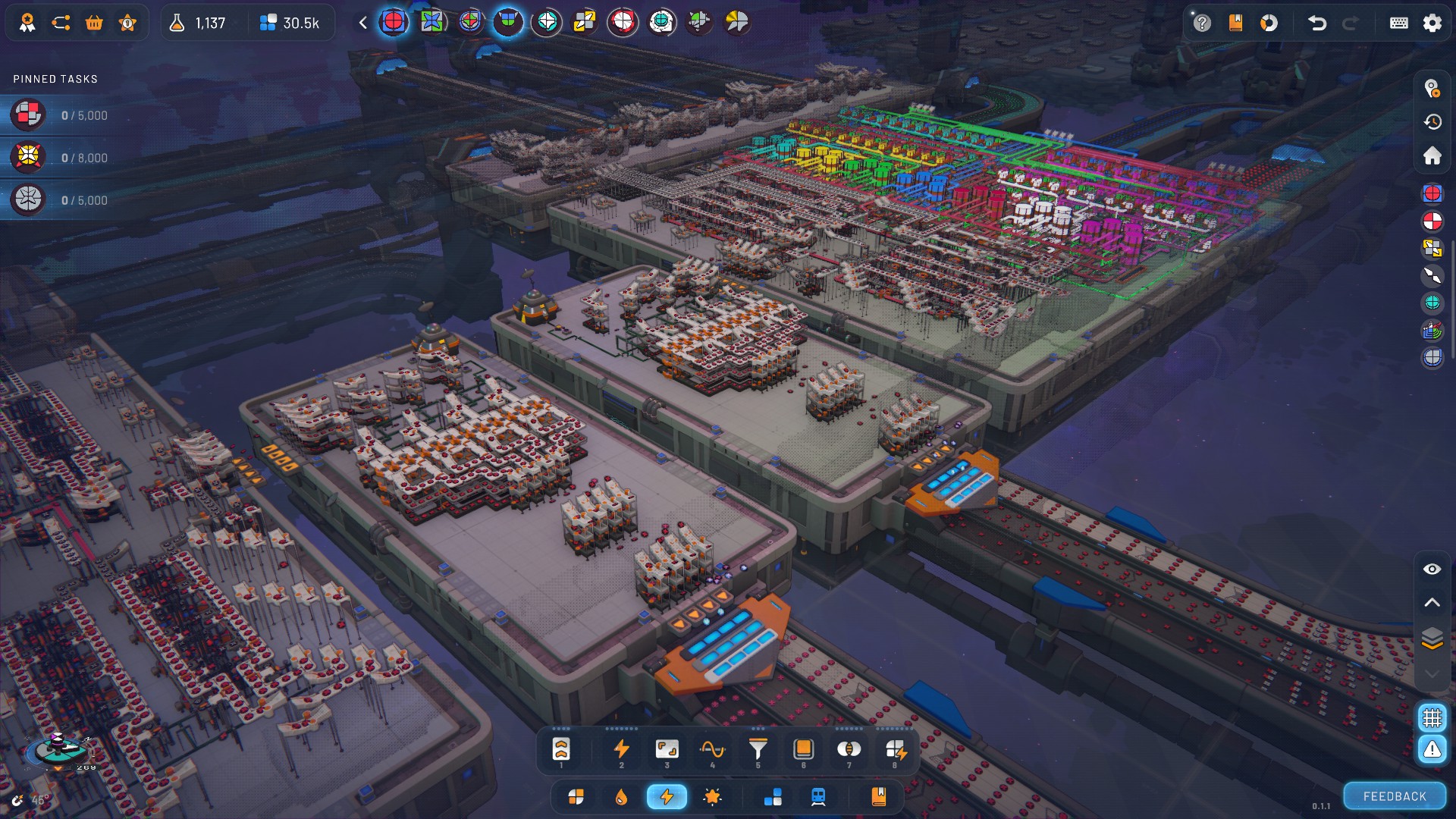1456x819 pixels.
Task: Open the statistics donut chart
Action: pyautogui.click(x=1269, y=23)
